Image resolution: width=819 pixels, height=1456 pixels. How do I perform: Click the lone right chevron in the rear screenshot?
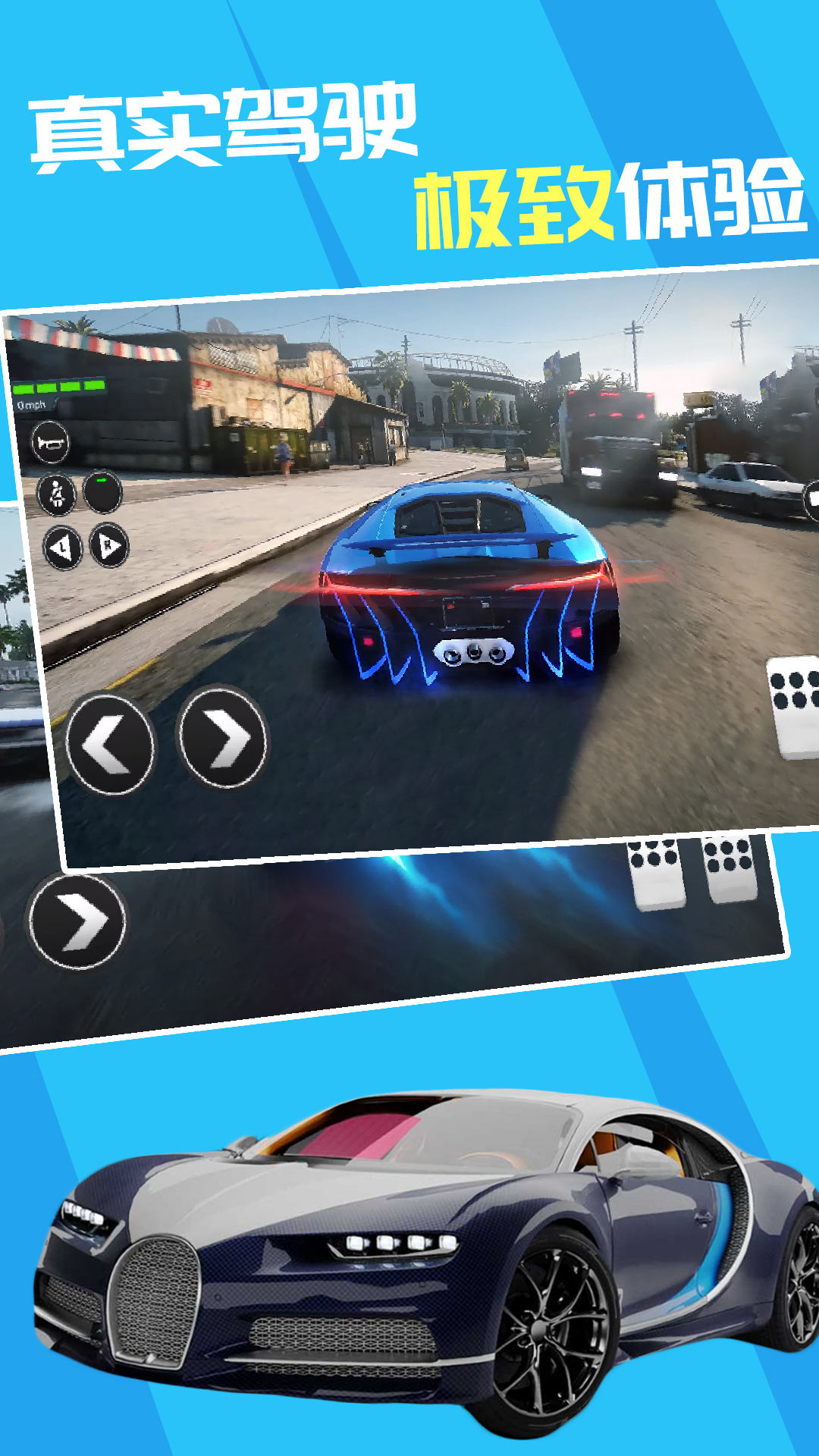click(x=77, y=921)
